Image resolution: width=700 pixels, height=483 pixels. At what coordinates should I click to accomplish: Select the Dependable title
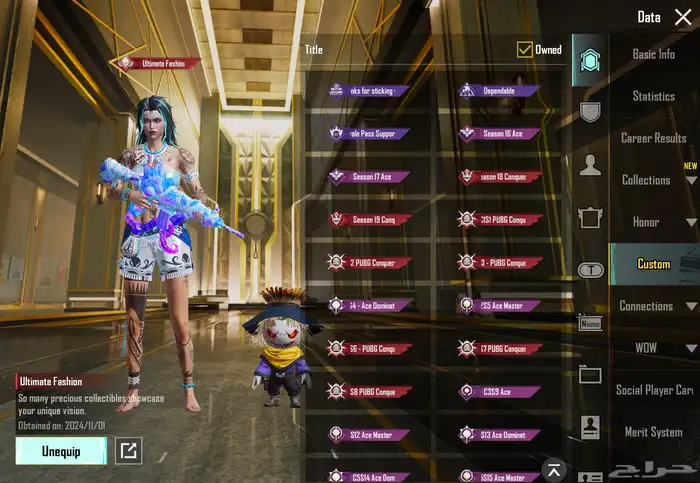click(499, 91)
